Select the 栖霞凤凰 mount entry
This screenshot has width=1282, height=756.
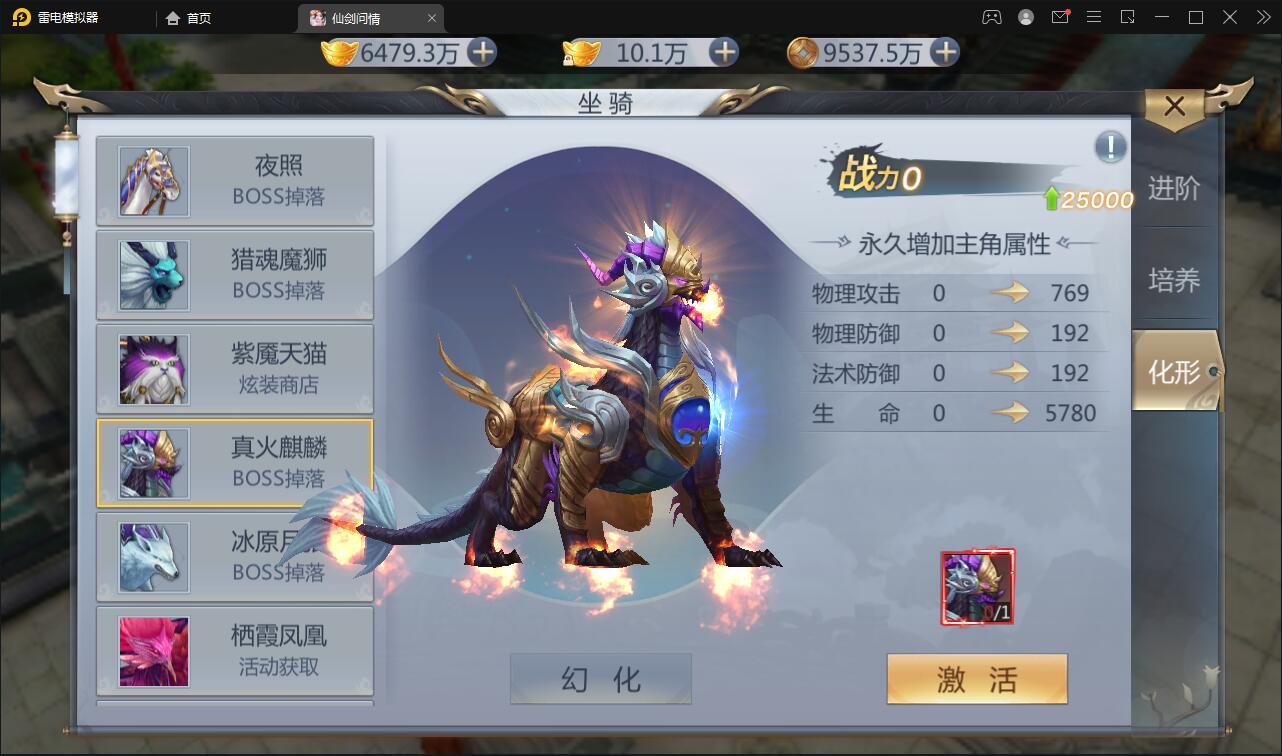(x=235, y=651)
